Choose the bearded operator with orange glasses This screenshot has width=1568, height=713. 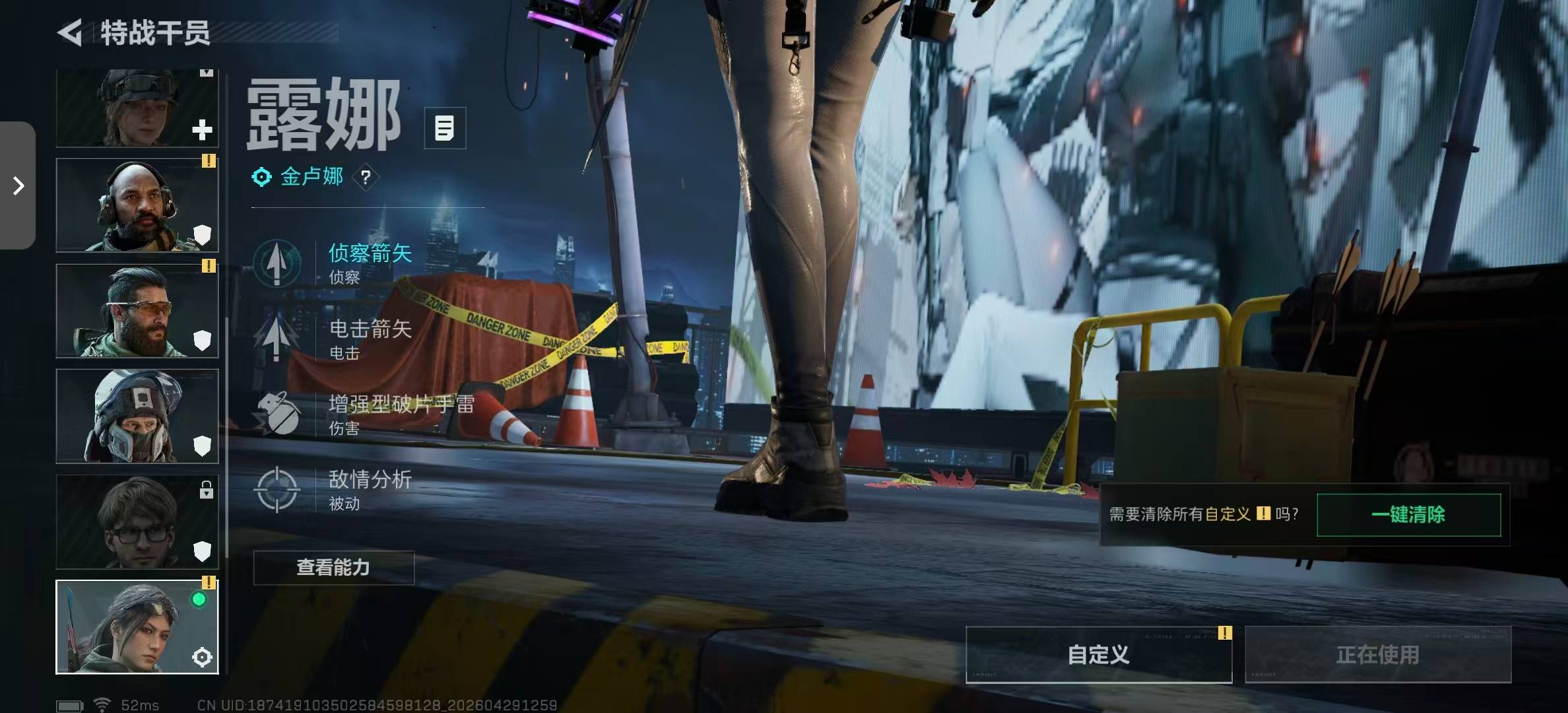[137, 311]
